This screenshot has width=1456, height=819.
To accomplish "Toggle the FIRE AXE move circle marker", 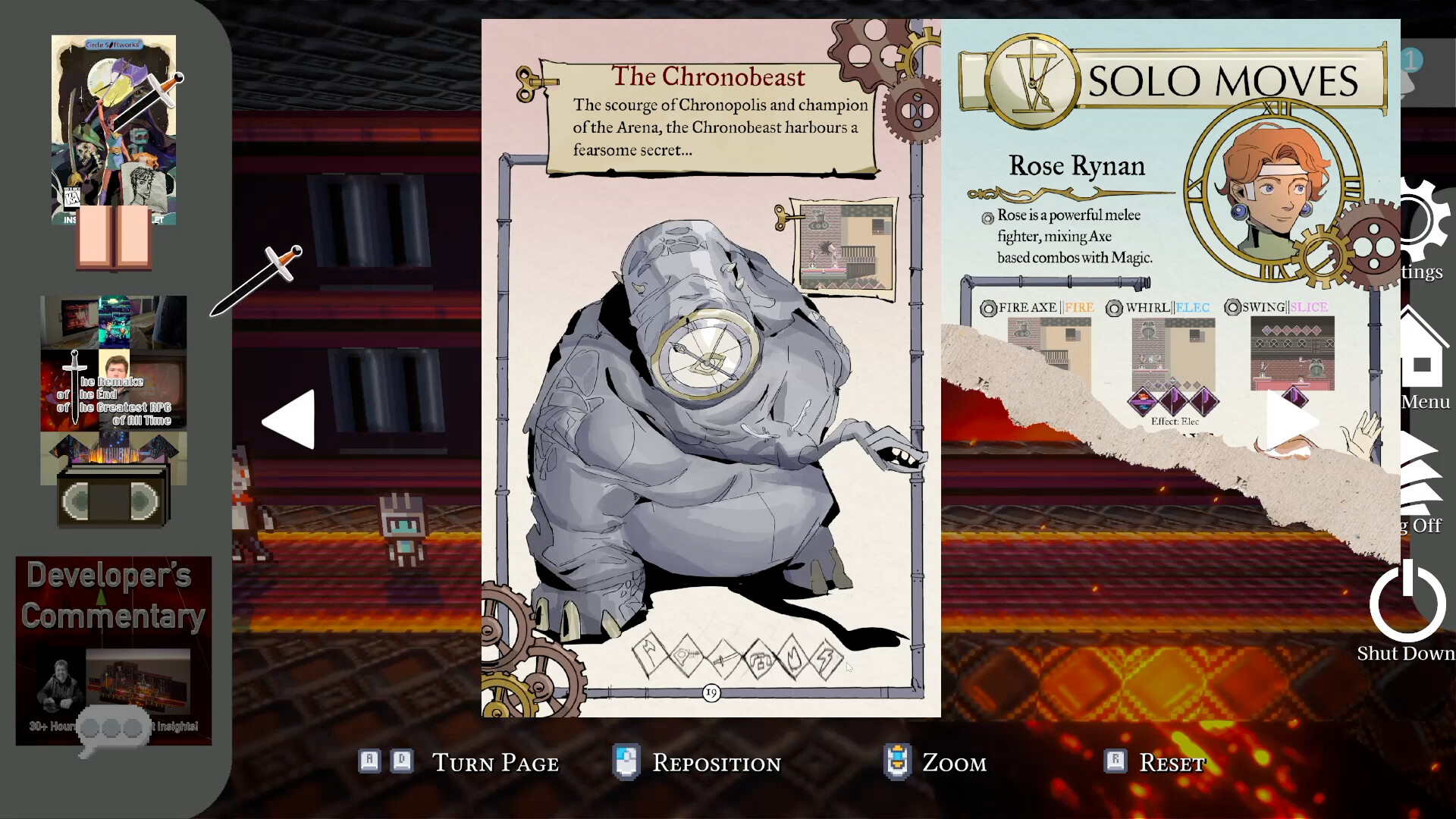I will tap(988, 308).
